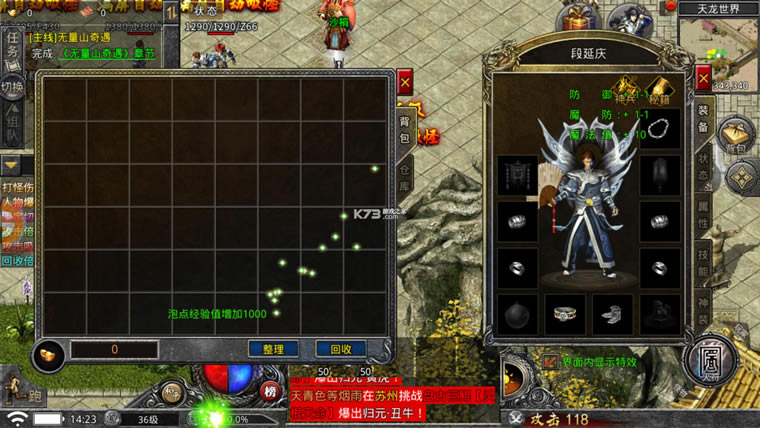760x428 pixels.
Task: Close the character equipment panel
Action: pyautogui.click(x=703, y=79)
